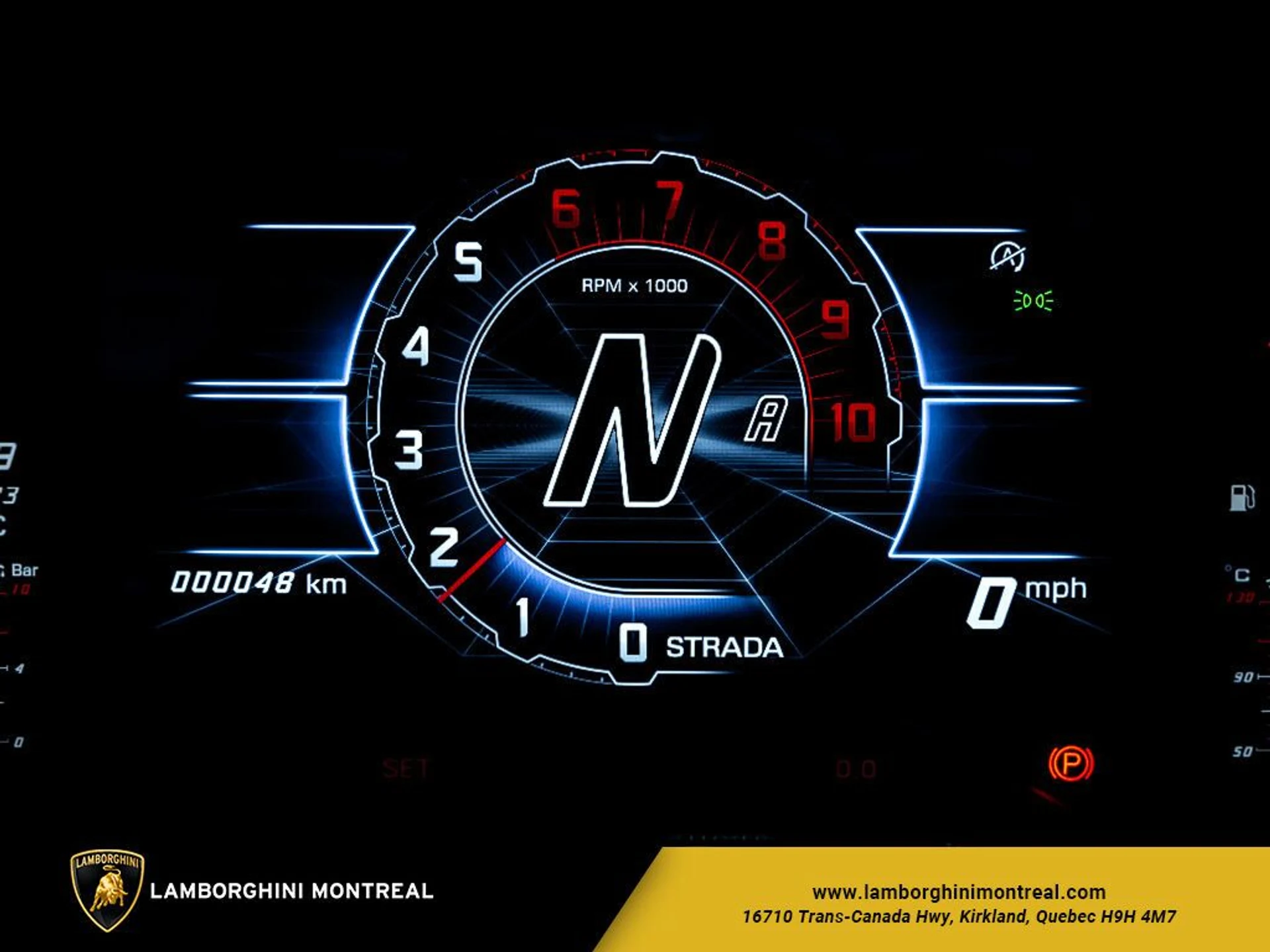Viewport: 1270px width, 952px height.
Task: Click the fuel pump icon
Action: (x=1241, y=497)
